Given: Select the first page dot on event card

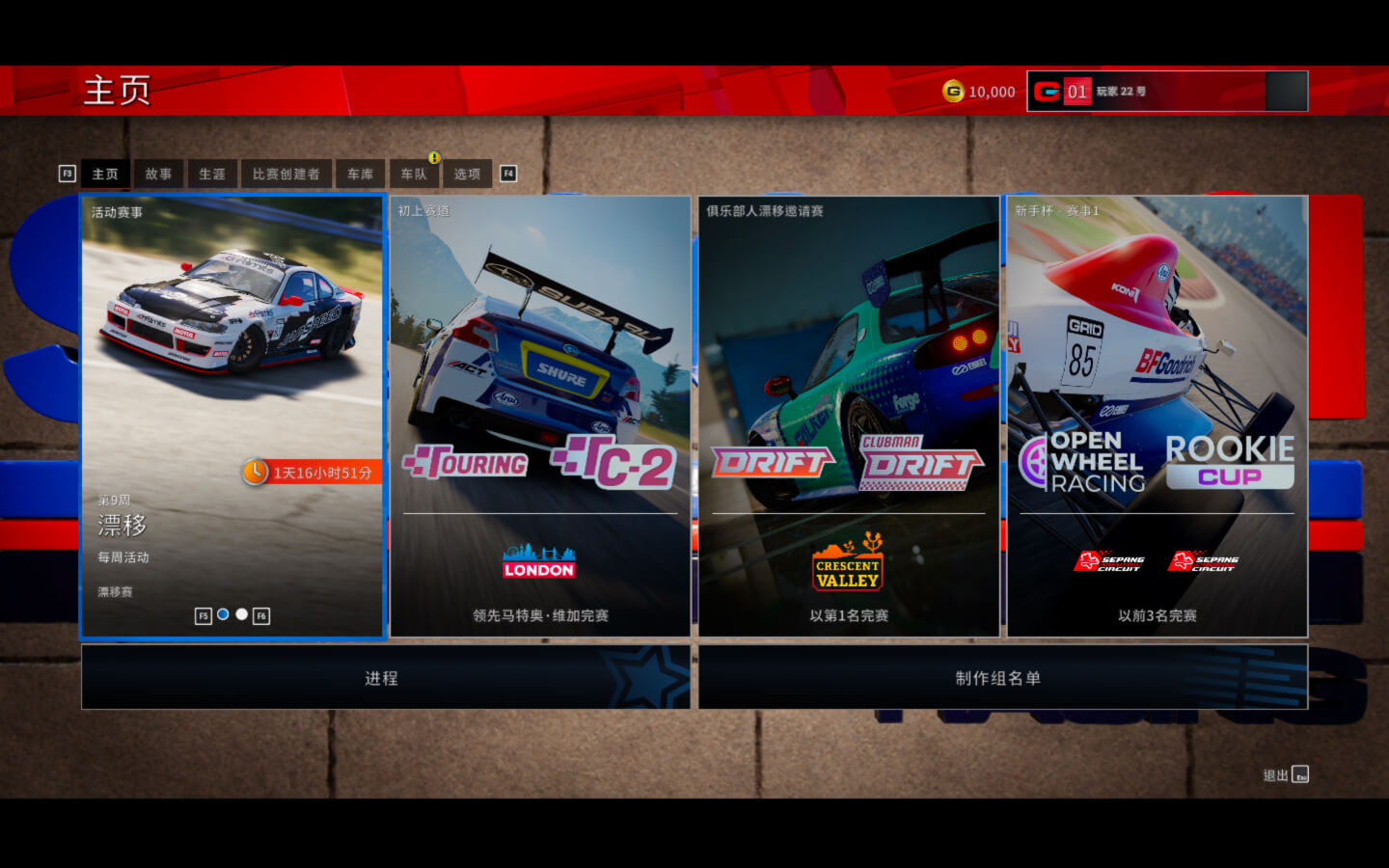Looking at the screenshot, I should tap(223, 614).
